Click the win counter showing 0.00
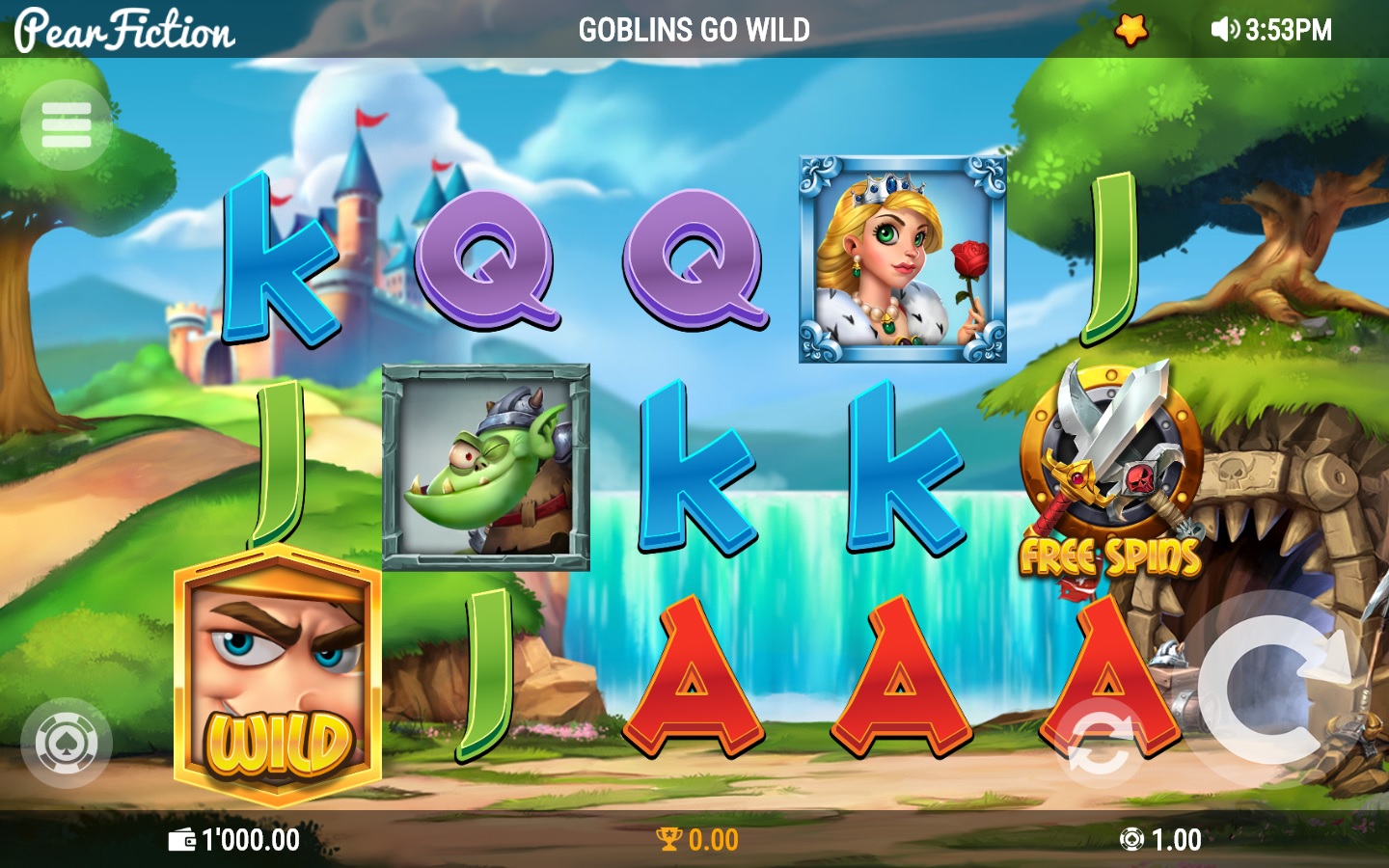 click(712, 839)
